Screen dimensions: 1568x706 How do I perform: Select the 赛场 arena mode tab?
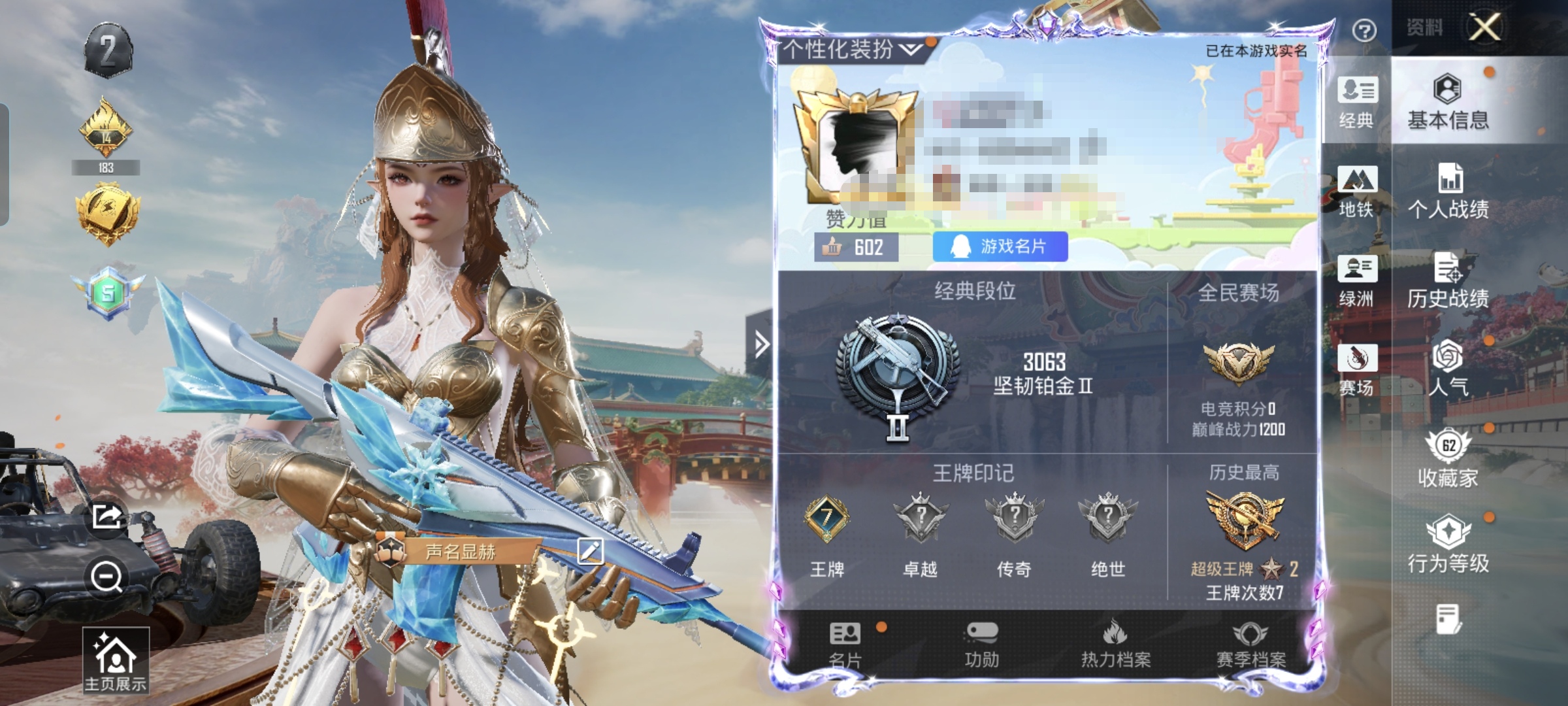(x=1357, y=369)
